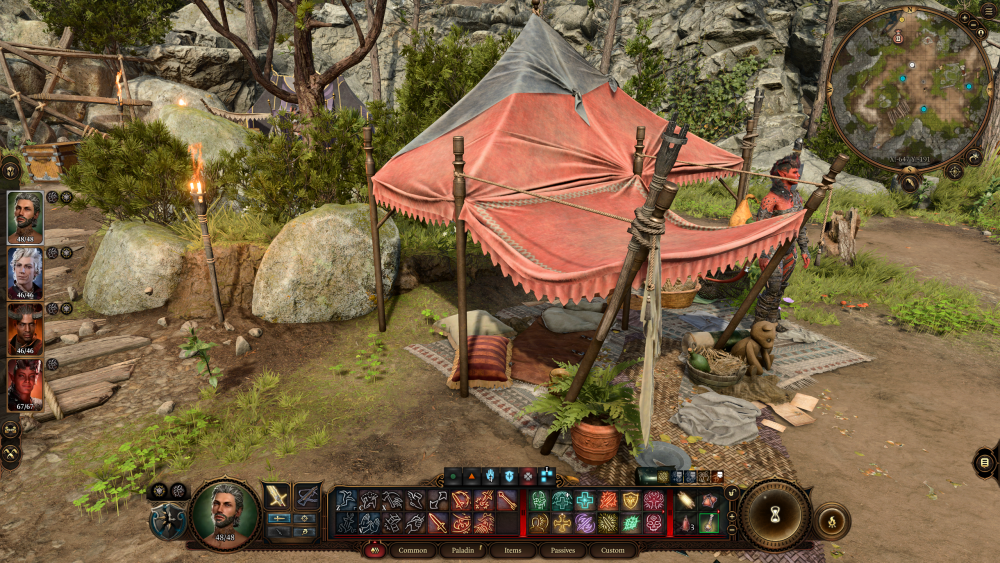
Task: Select the ranged crossbow weapon set
Action: [x=307, y=497]
